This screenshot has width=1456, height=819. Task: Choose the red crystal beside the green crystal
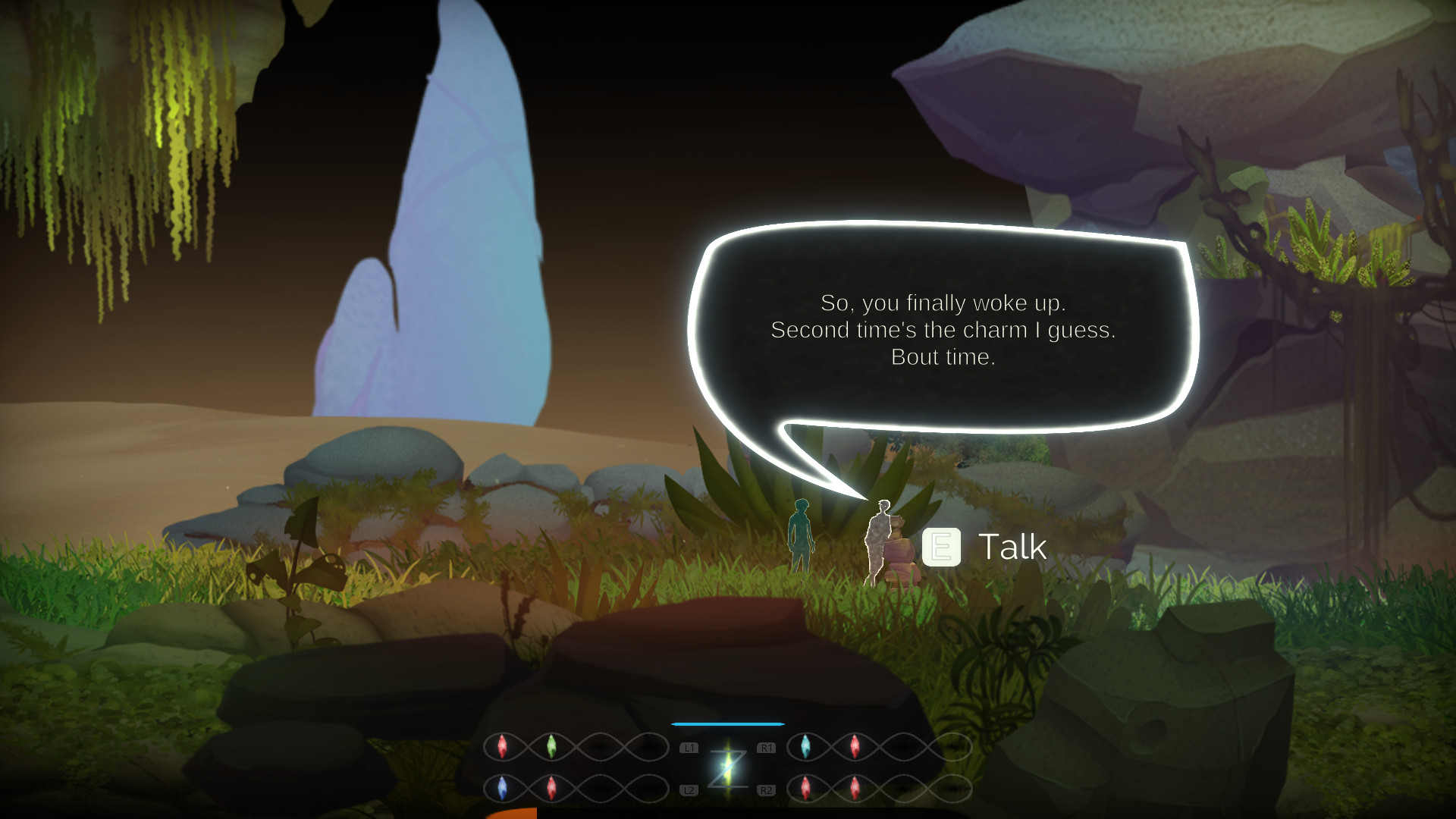click(502, 747)
